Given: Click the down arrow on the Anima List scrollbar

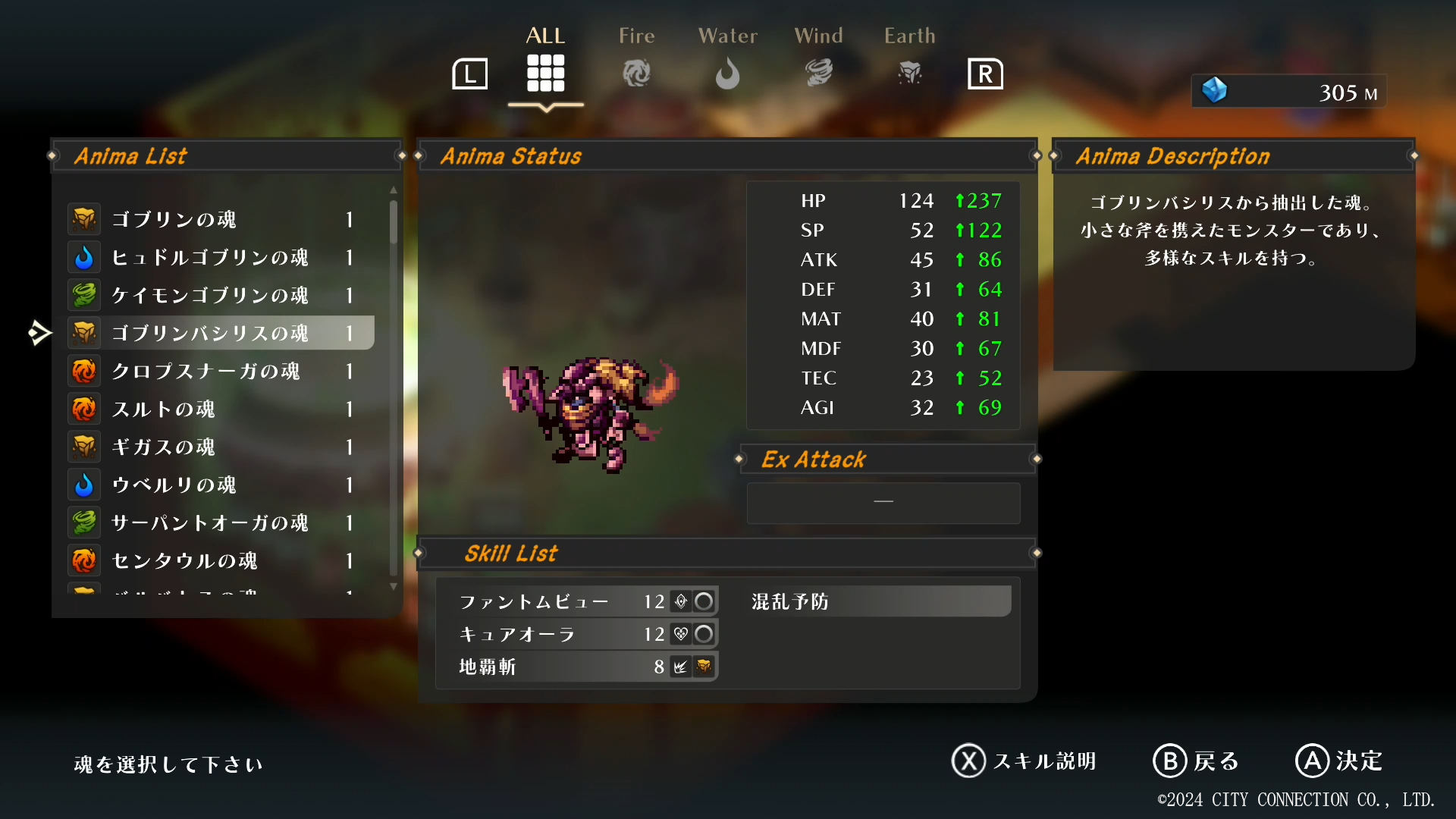Looking at the screenshot, I should [x=393, y=587].
